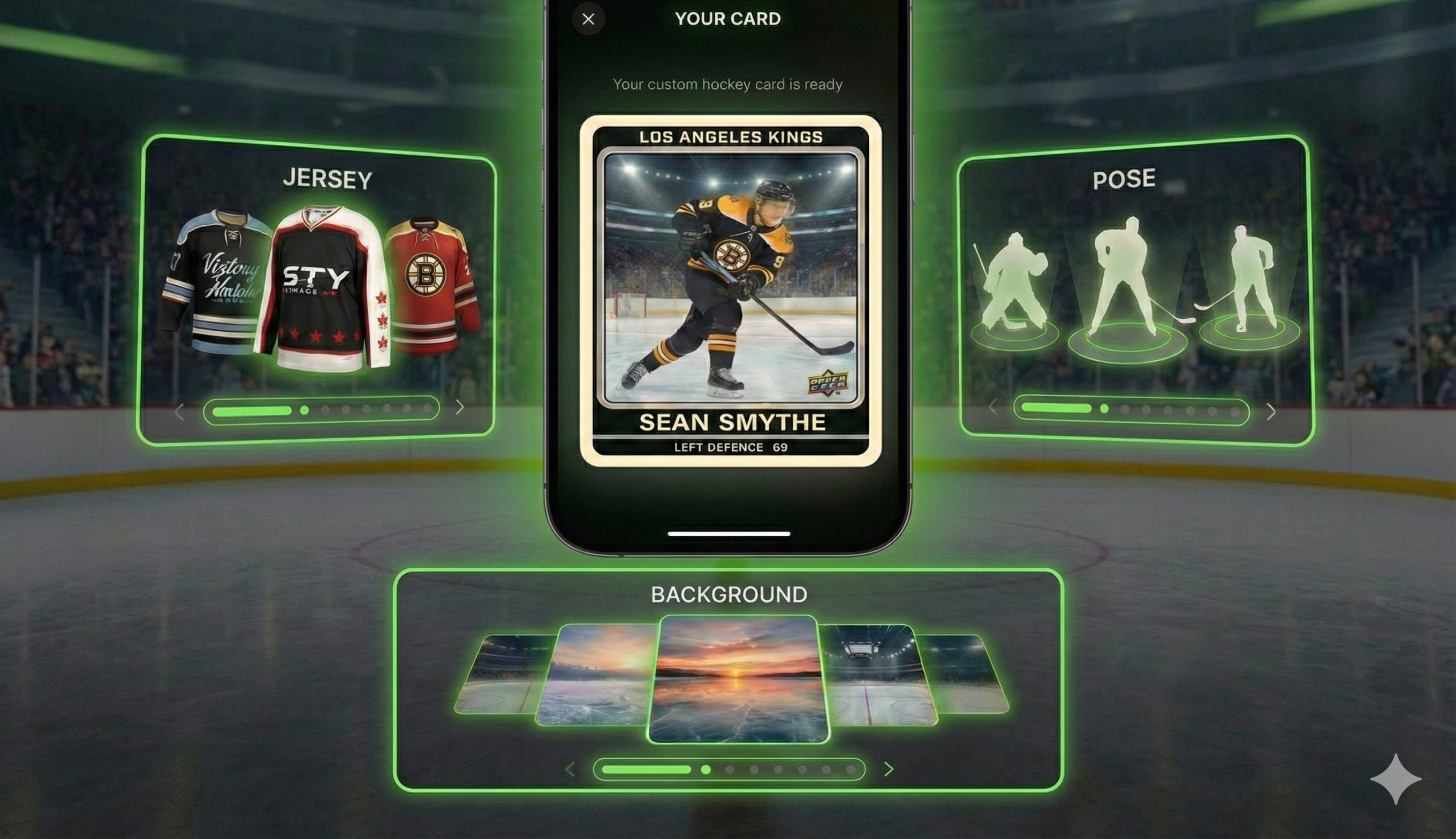Image resolution: width=1456 pixels, height=839 pixels.
Task: Click the left arrow in Pose carousel
Action: tap(994, 407)
